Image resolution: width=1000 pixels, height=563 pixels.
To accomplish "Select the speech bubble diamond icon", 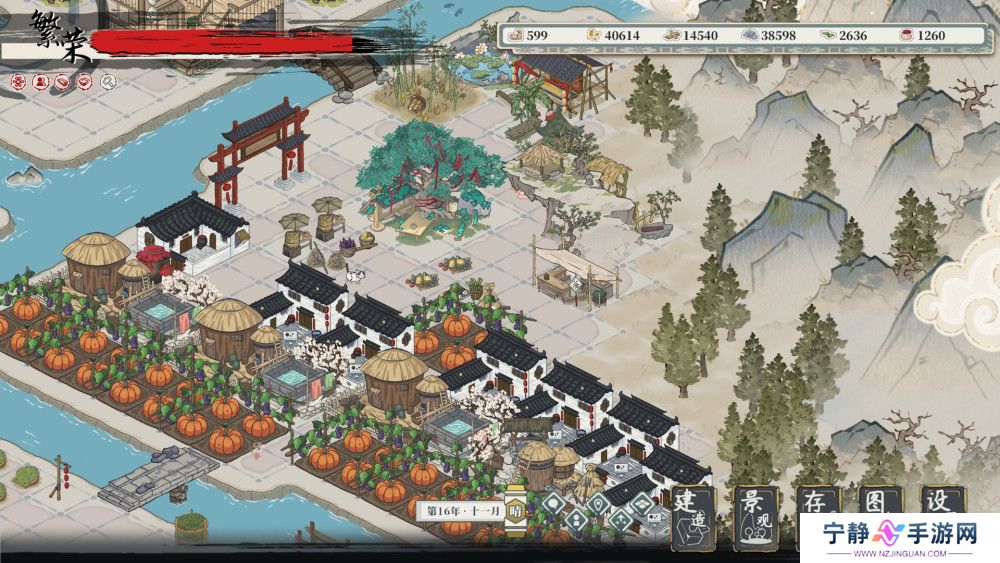I will [x=553, y=504].
